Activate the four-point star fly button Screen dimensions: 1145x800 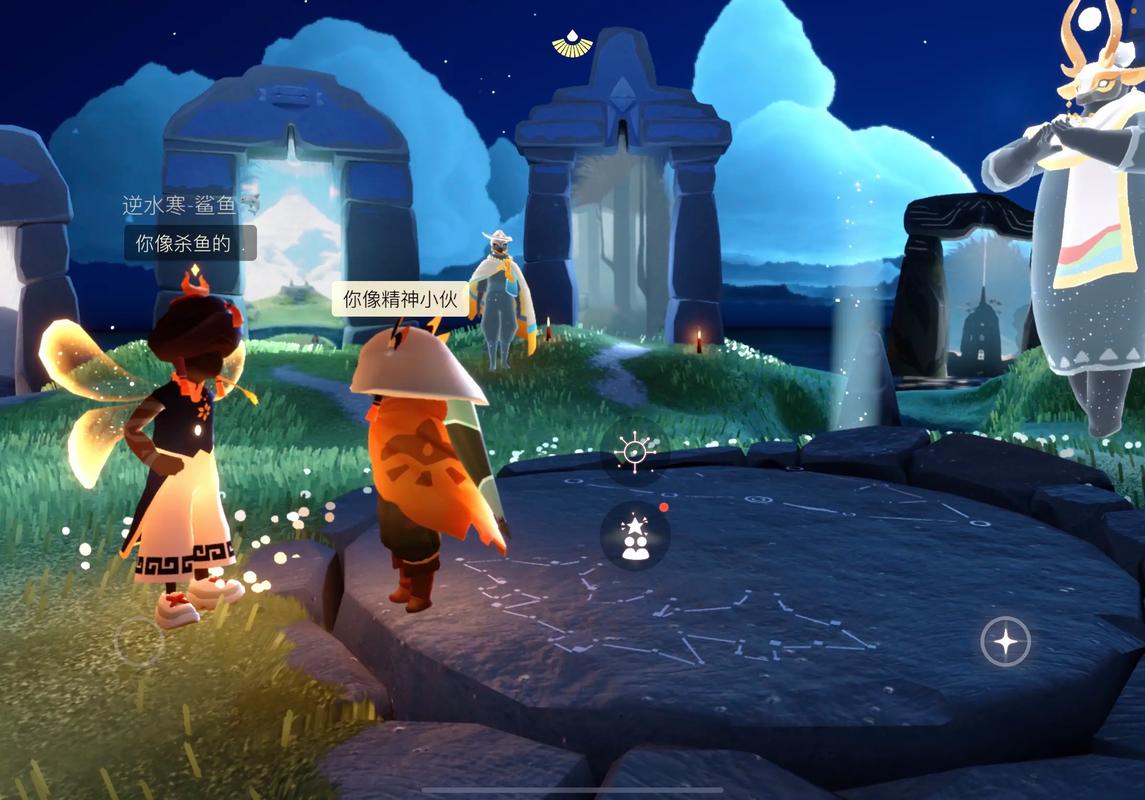[x=1005, y=641]
